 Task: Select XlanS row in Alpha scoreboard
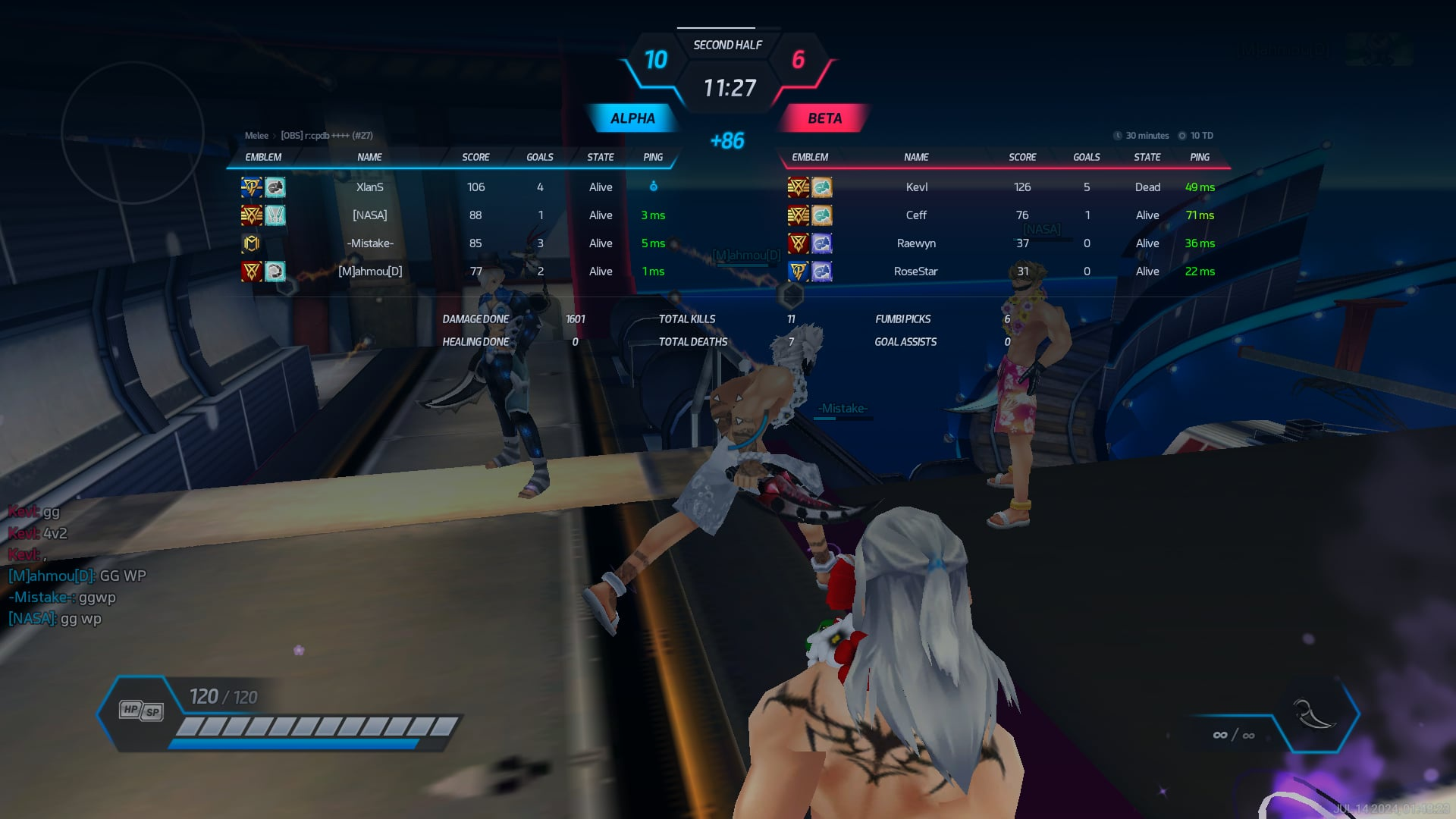[x=370, y=187]
